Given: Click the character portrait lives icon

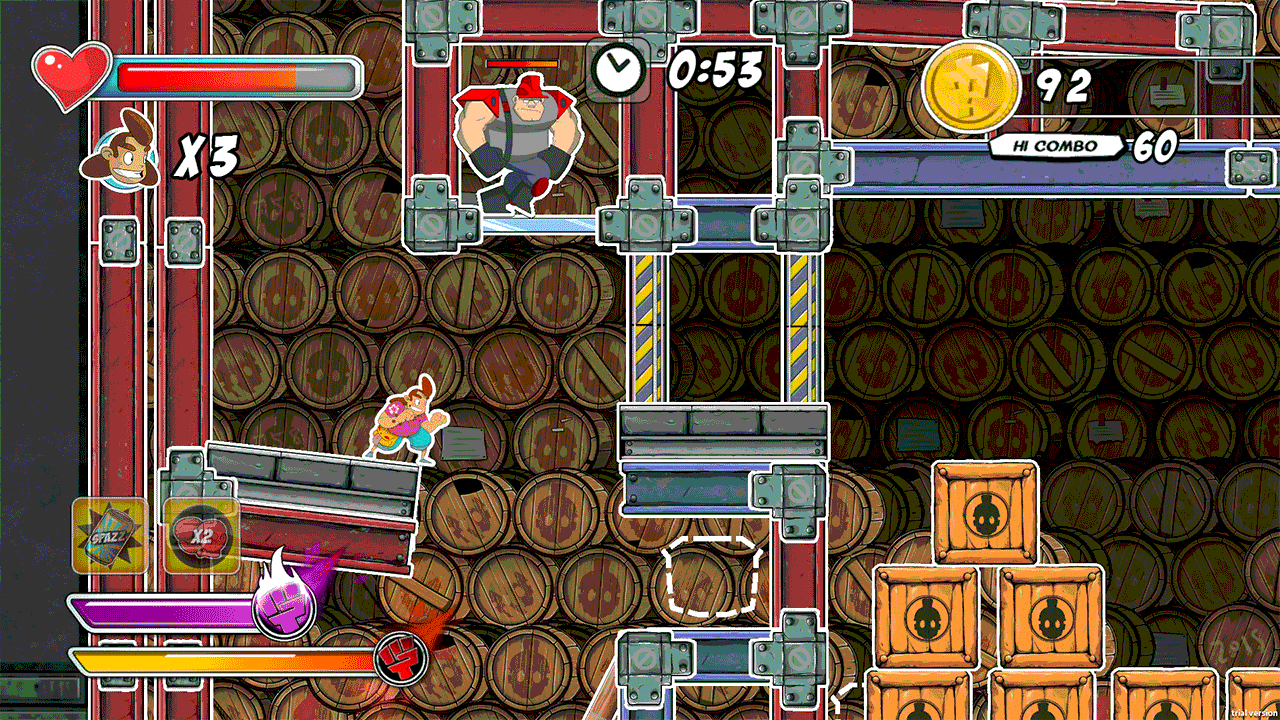Looking at the screenshot, I should [126, 153].
